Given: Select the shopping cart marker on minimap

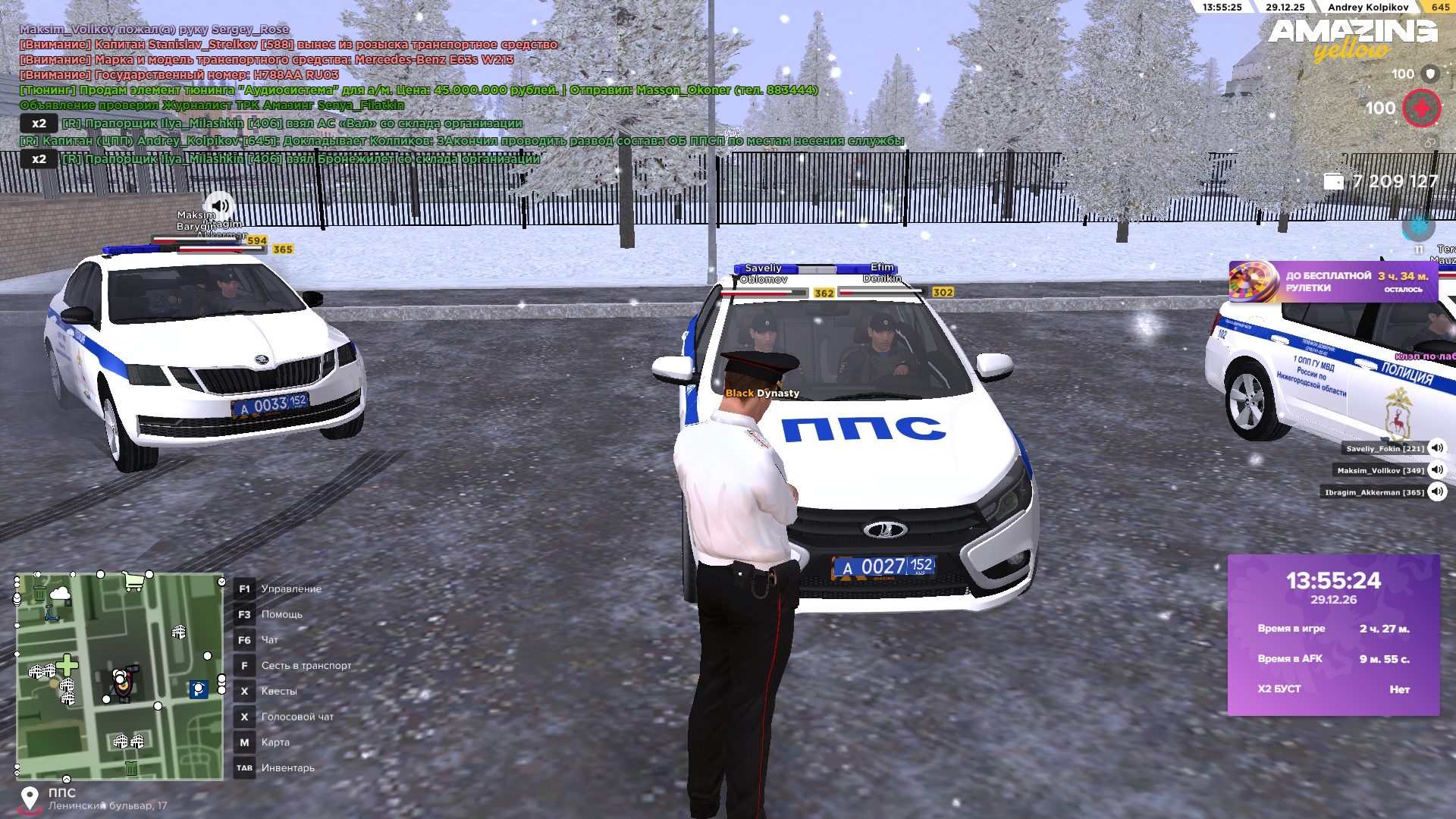Looking at the screenshot, I should coord(133,582).
